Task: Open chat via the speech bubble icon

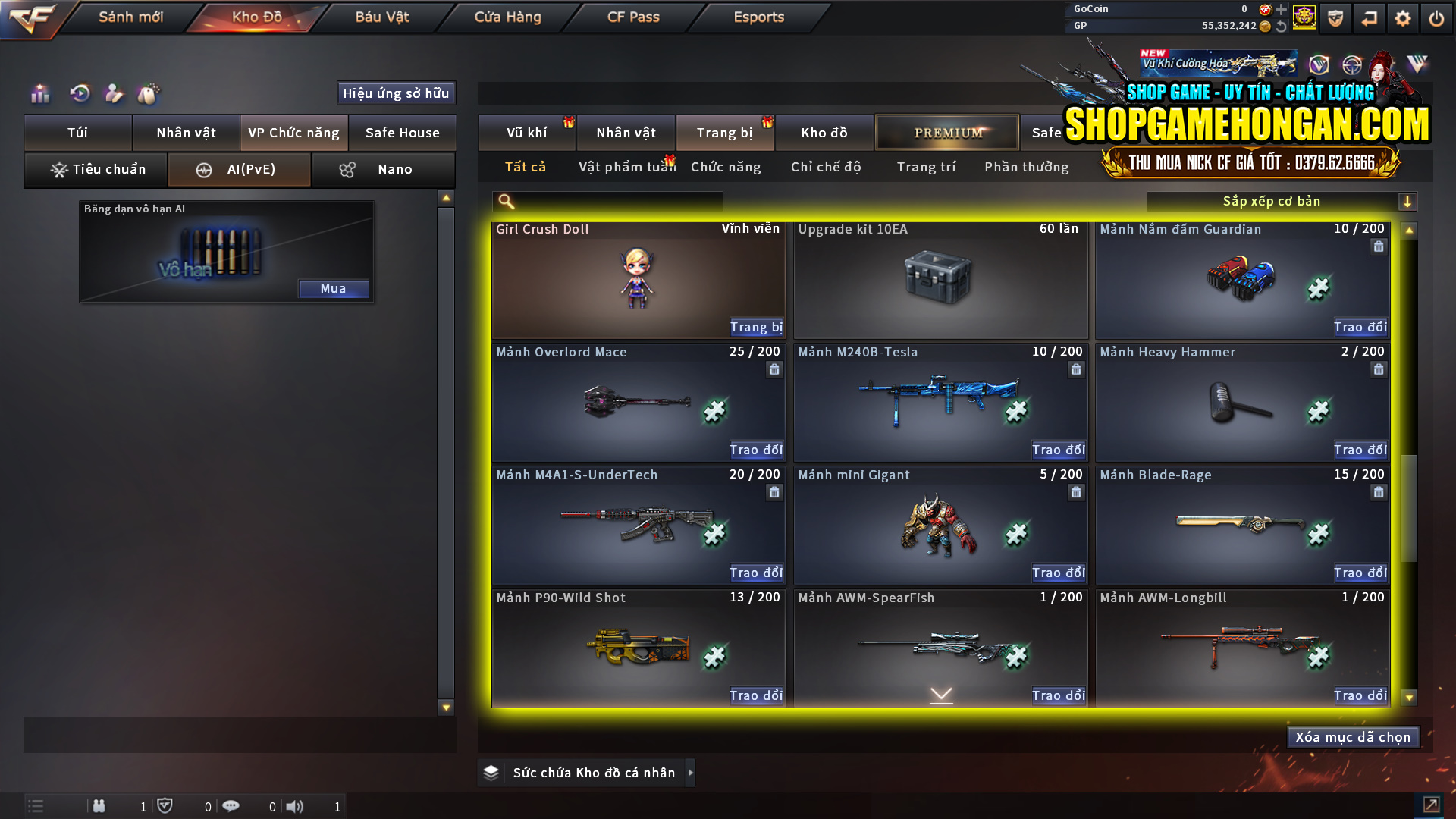Action: point(231,806)
